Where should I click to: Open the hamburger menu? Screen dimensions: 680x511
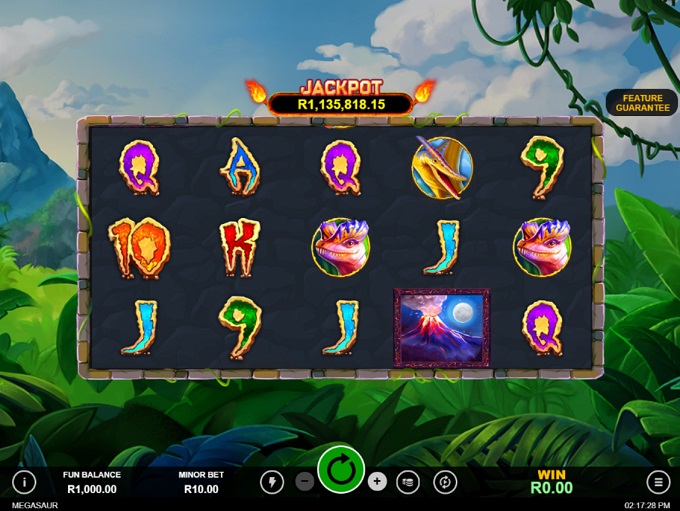pyautogui.click(x=657, y=482)
